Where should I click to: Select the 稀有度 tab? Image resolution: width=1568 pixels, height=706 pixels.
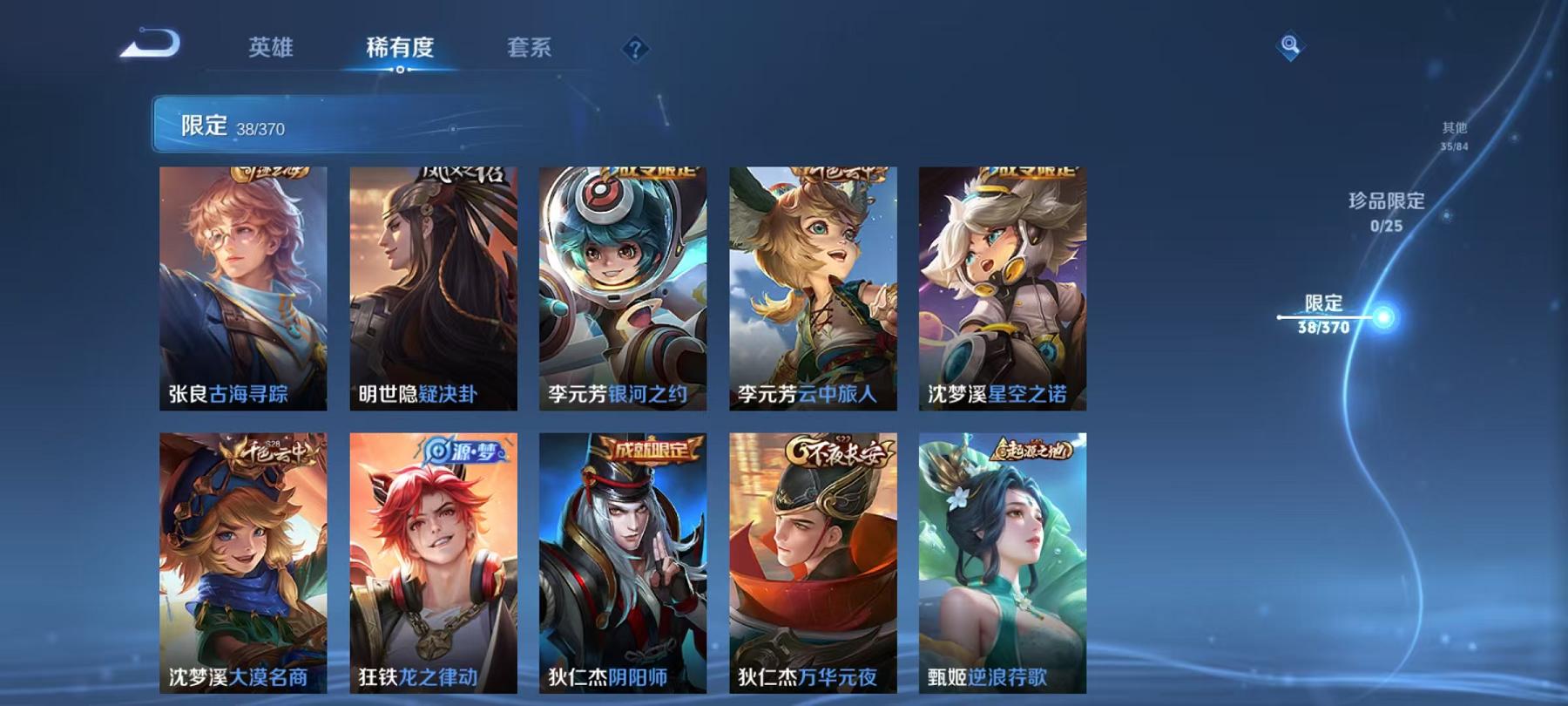point(400,50)
